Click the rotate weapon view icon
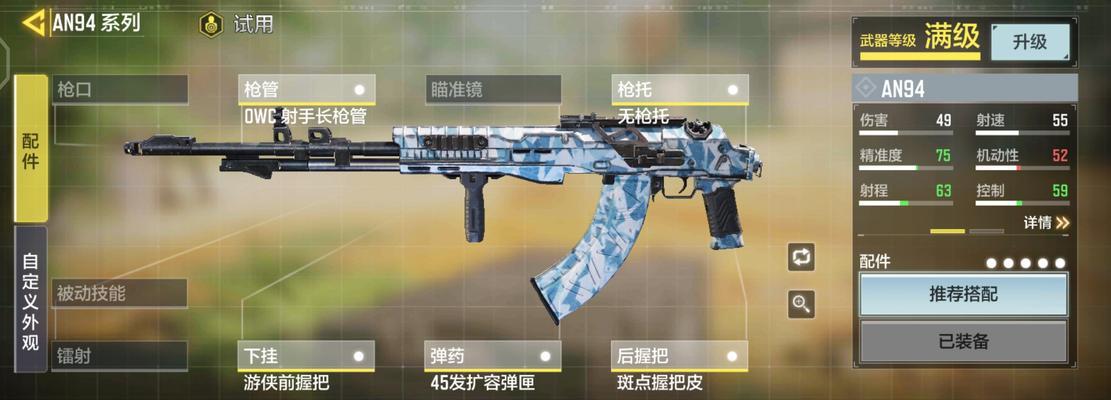Screen dimensions: 1111x400 pos(801,257)
